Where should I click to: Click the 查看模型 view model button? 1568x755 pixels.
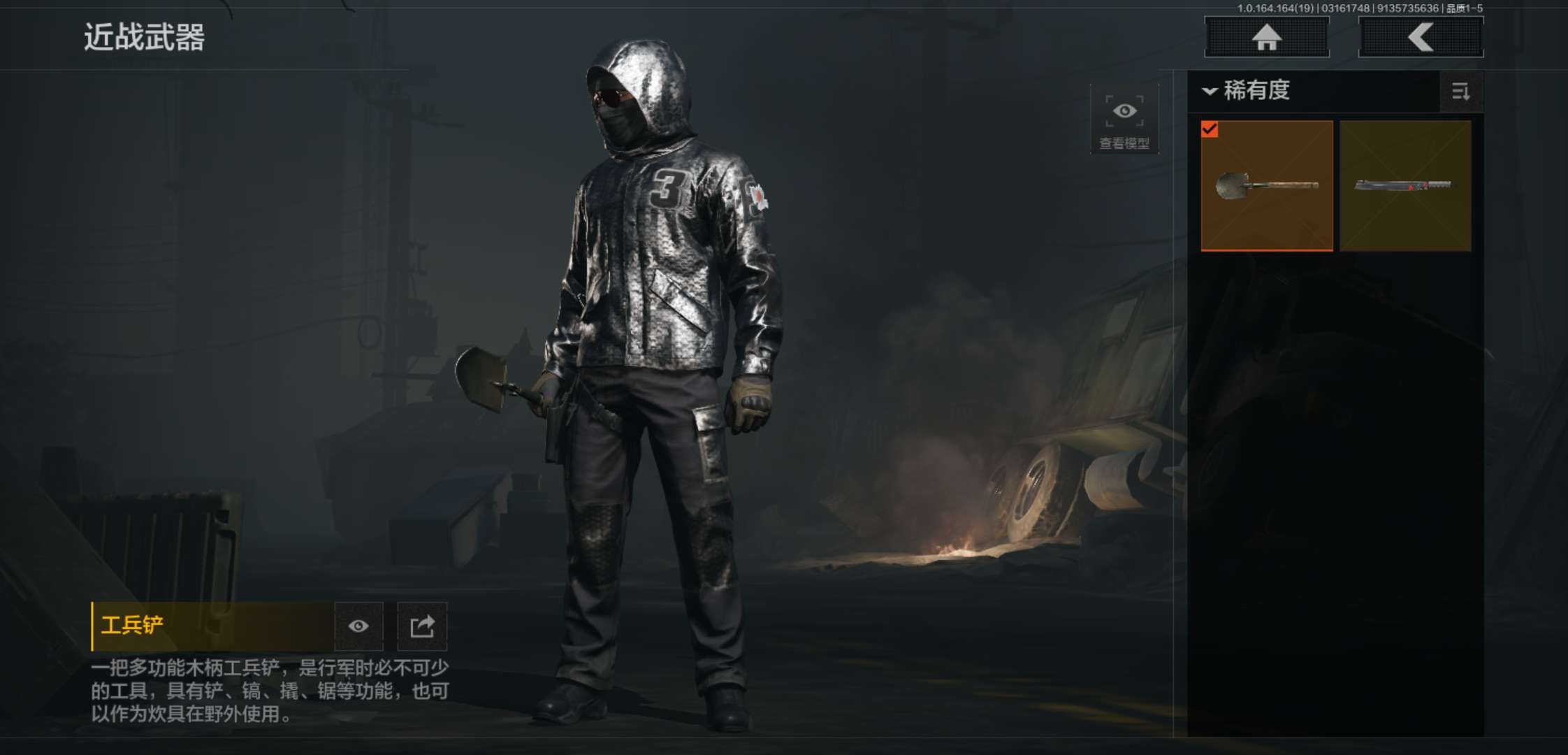pos(1124,120)
